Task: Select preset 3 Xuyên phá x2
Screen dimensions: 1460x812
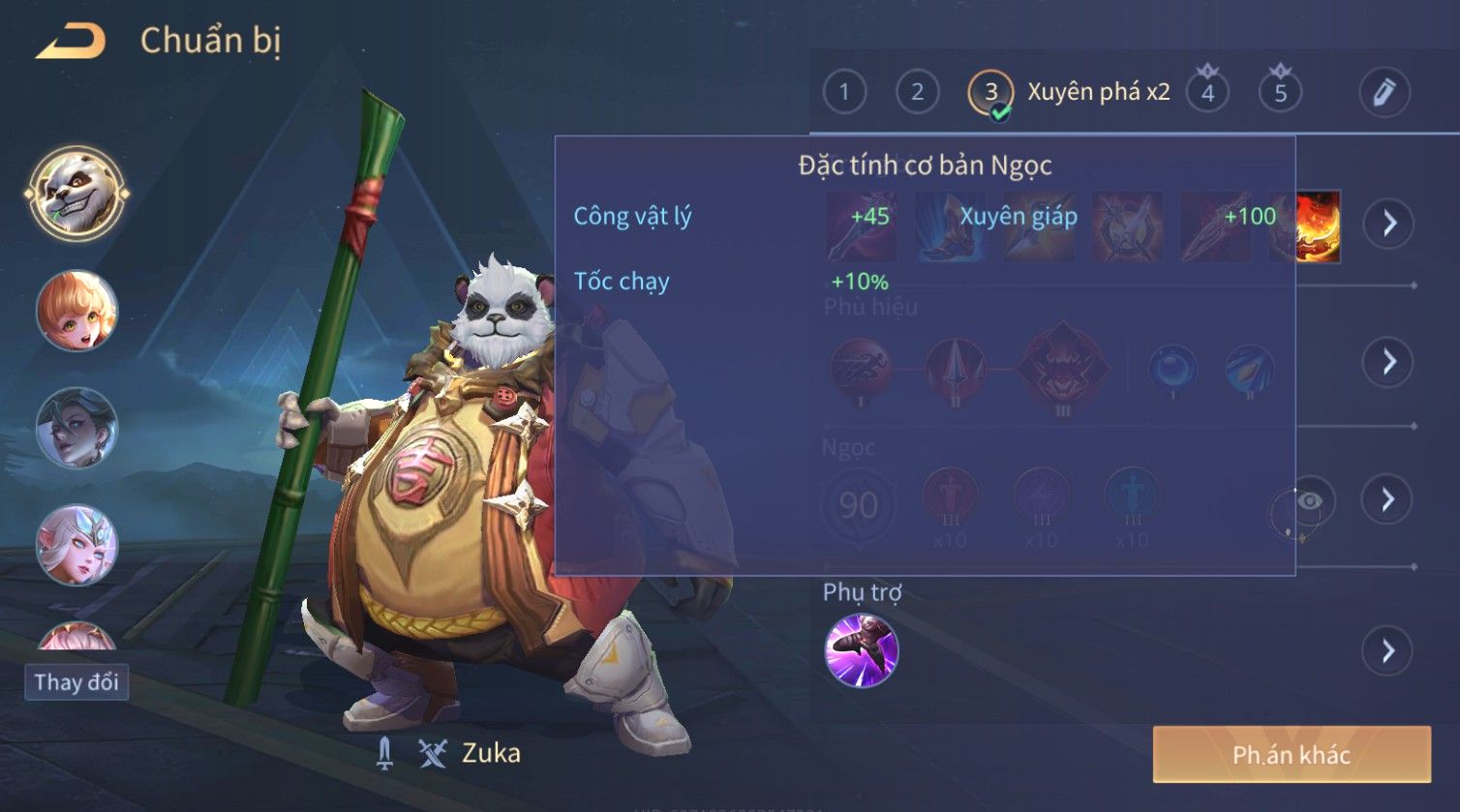Action: [x=990, y=93]
